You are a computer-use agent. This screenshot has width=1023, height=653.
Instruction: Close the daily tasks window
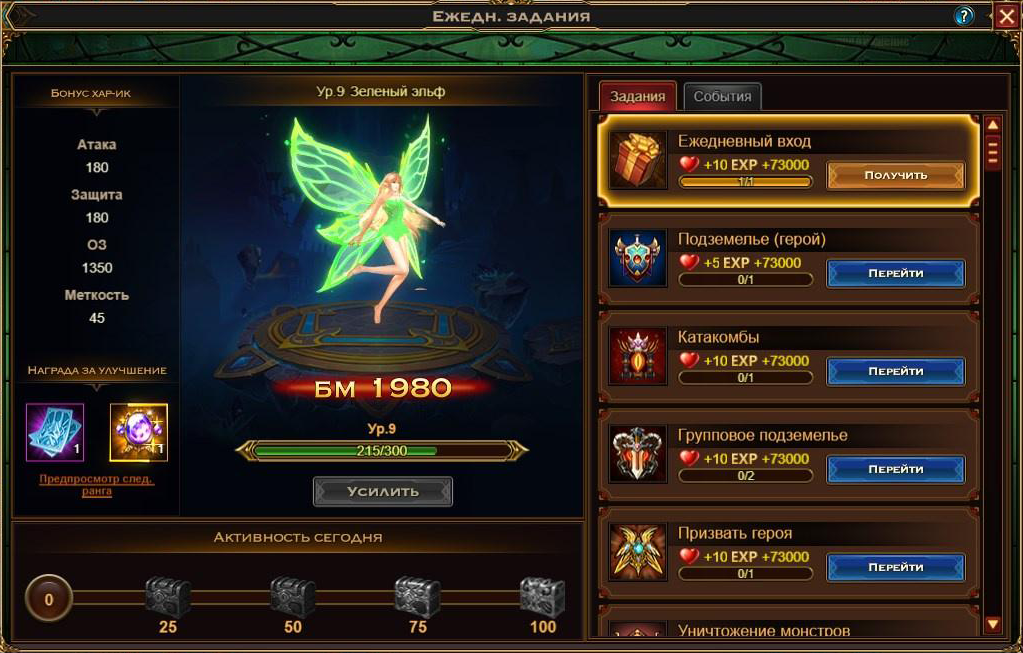[x=1006, y=16]
